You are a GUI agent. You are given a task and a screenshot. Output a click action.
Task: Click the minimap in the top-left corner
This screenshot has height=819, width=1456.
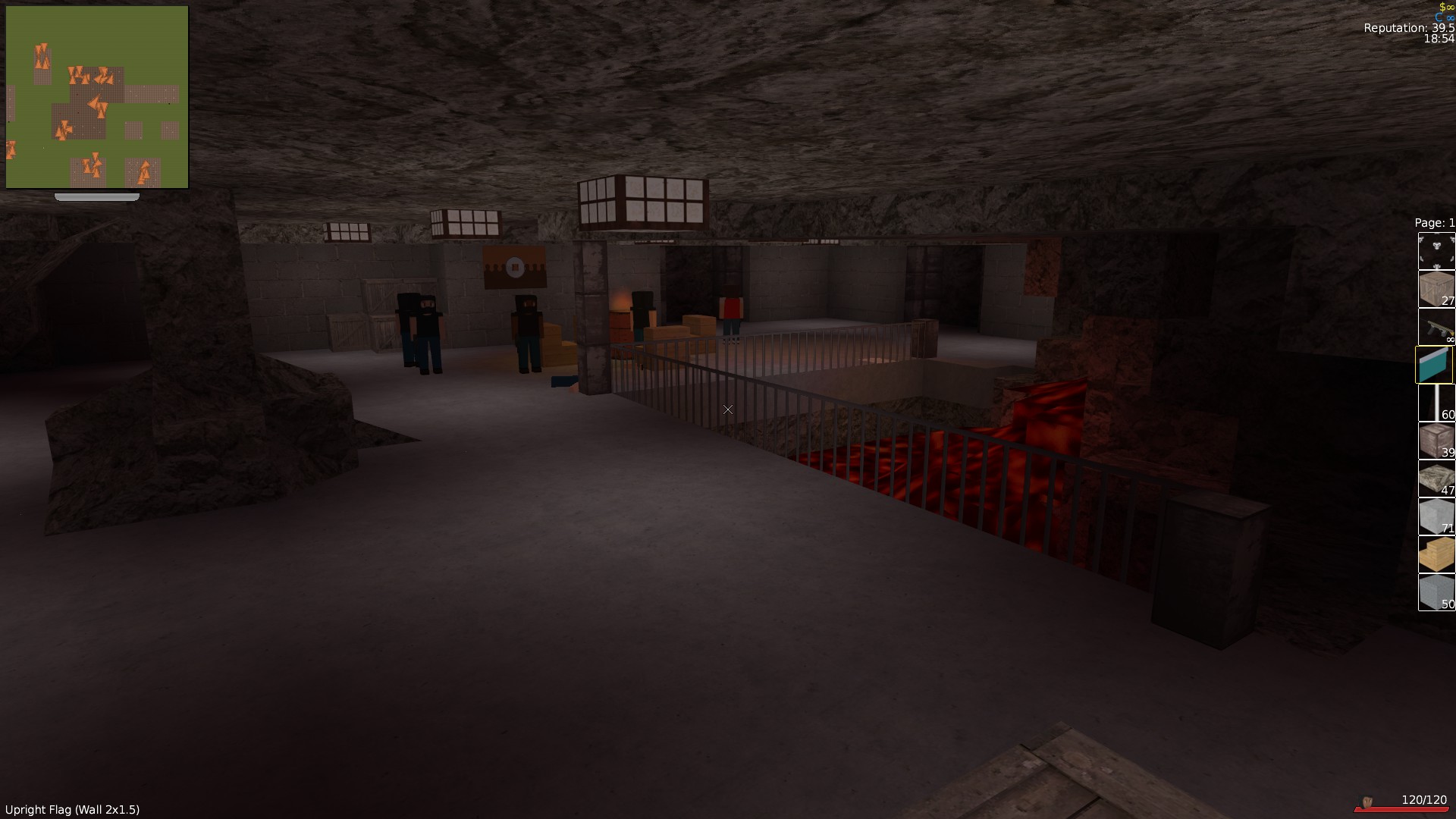tap(97, 95)
